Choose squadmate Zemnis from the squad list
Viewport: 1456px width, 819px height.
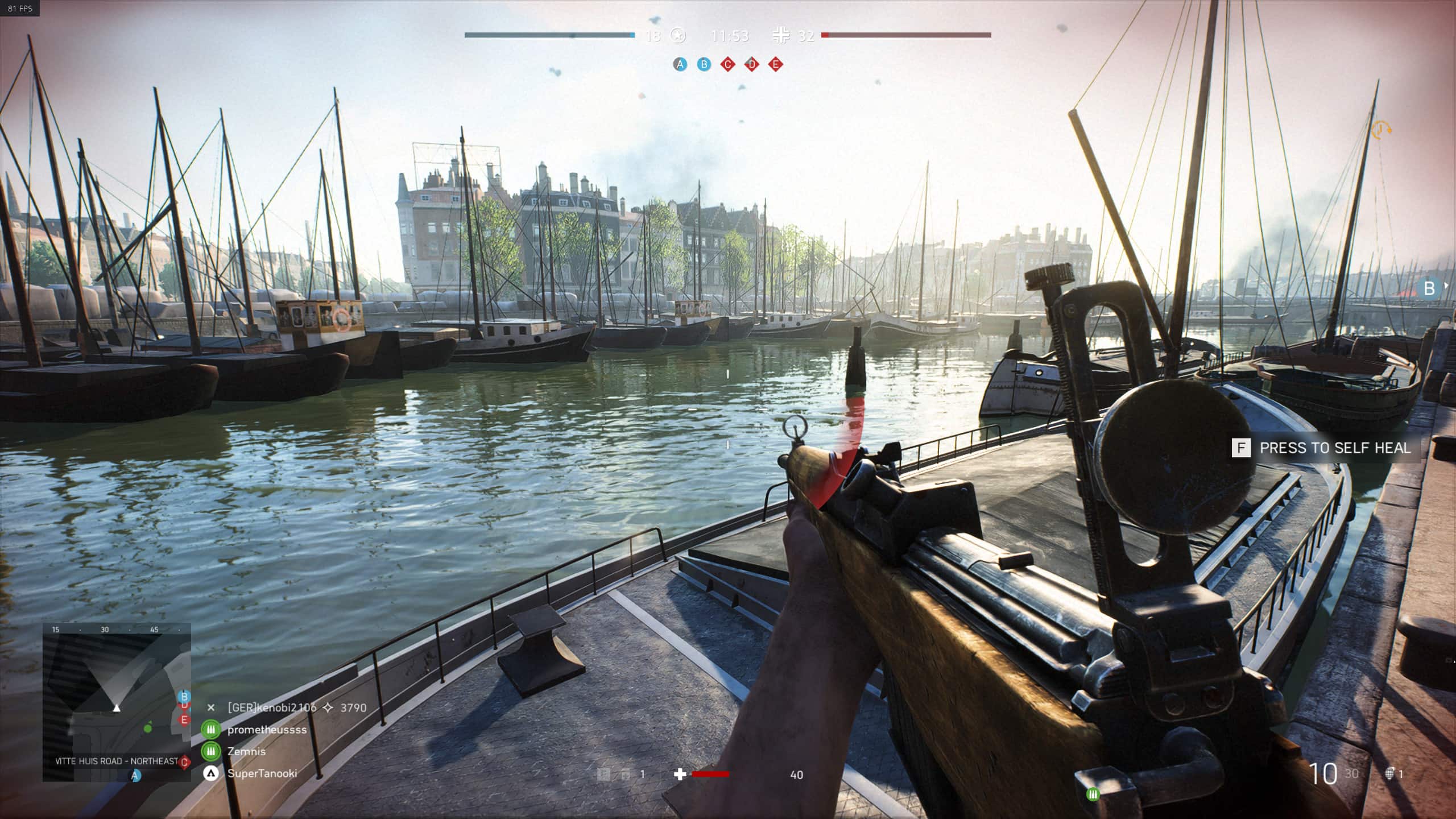(x=246, y=751)
